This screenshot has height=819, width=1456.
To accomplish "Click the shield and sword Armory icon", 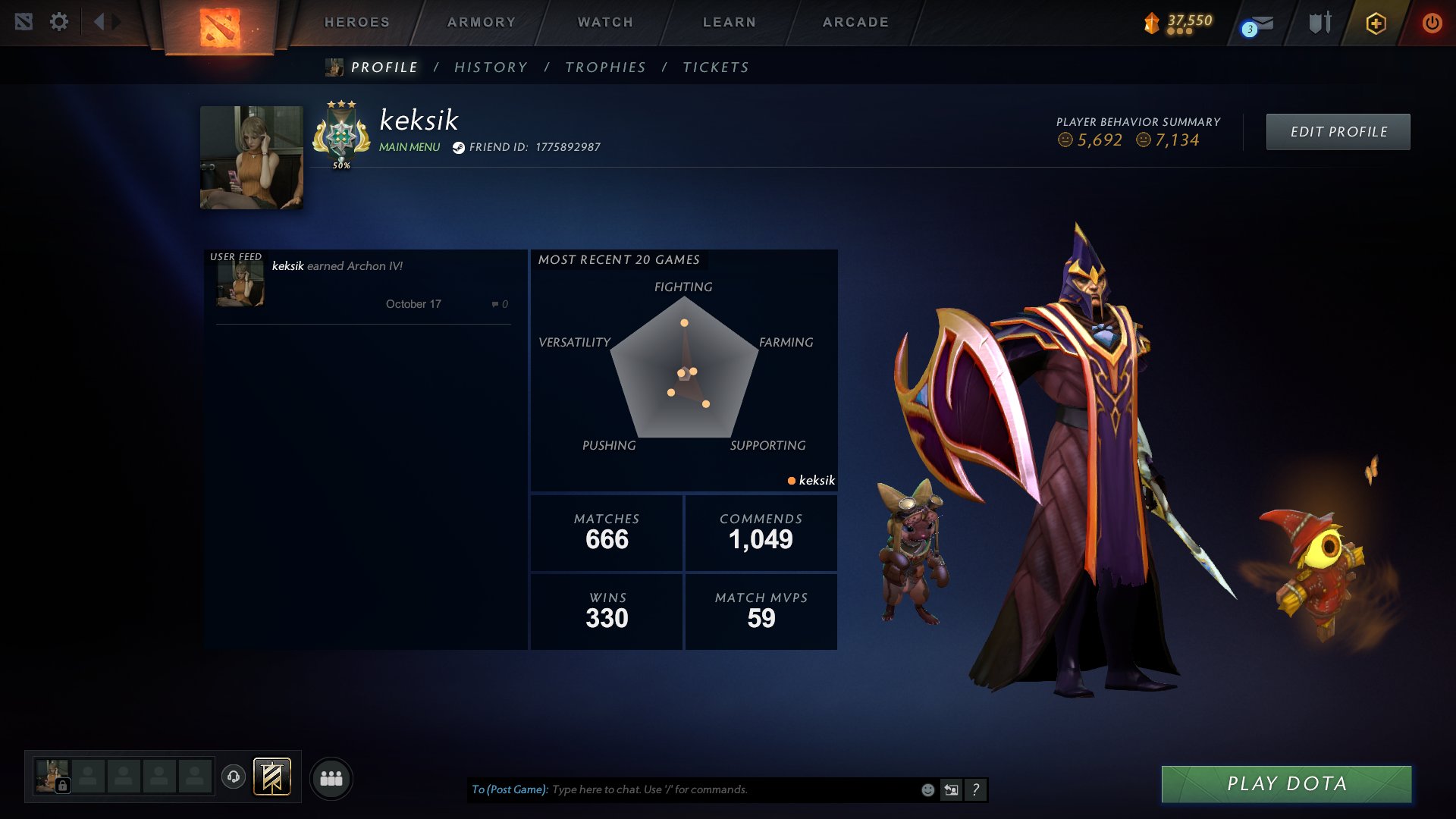I will tap(1319, 23).
